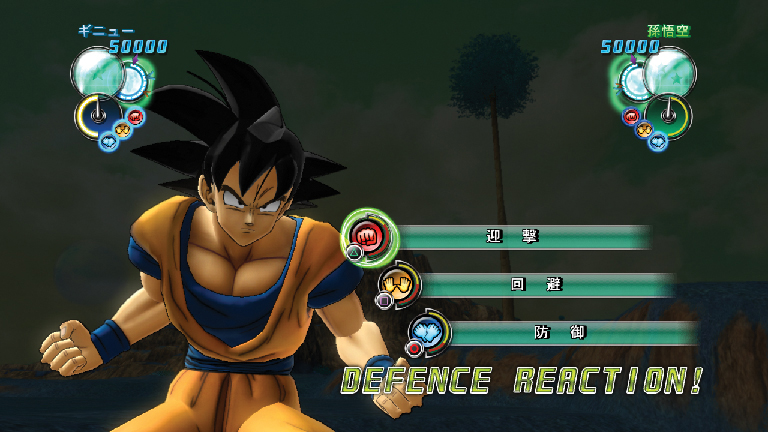Click the small red fist icon under ギニュー
768x432 pixels.
coord(136,116)
